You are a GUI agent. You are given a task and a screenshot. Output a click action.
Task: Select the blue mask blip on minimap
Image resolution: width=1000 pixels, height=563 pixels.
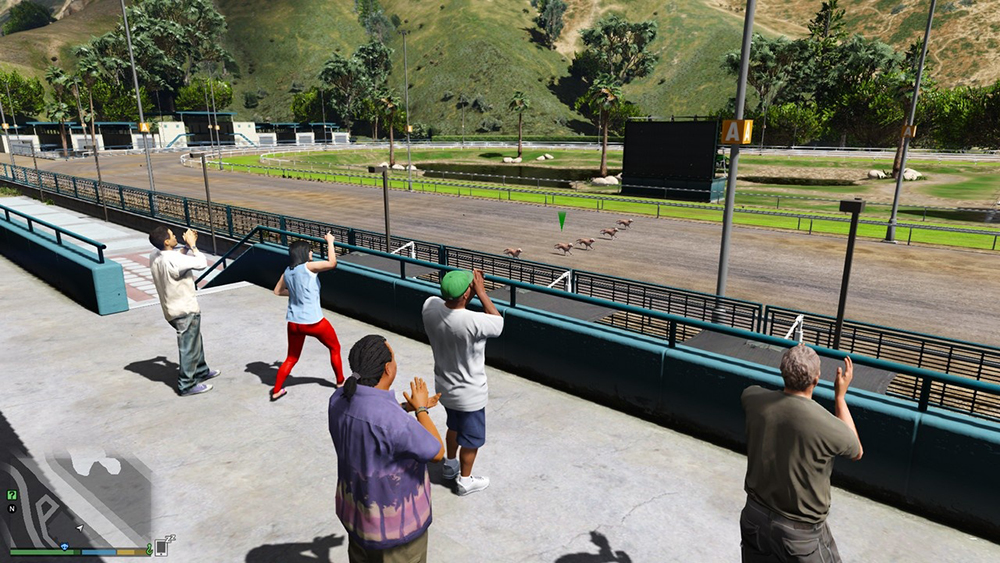pyautogui.click(x=64, y=547)
